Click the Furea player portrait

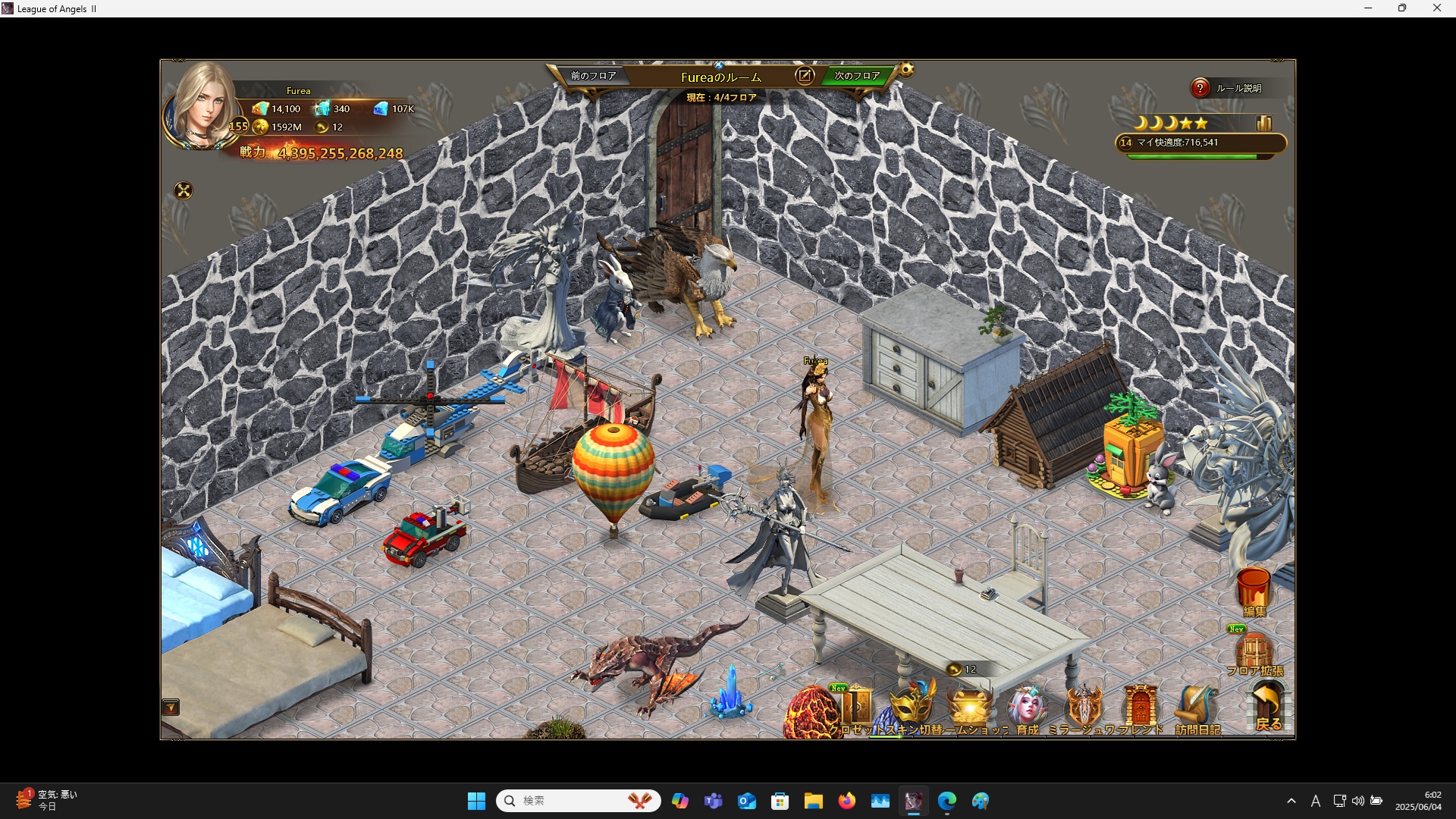point(202,106)
